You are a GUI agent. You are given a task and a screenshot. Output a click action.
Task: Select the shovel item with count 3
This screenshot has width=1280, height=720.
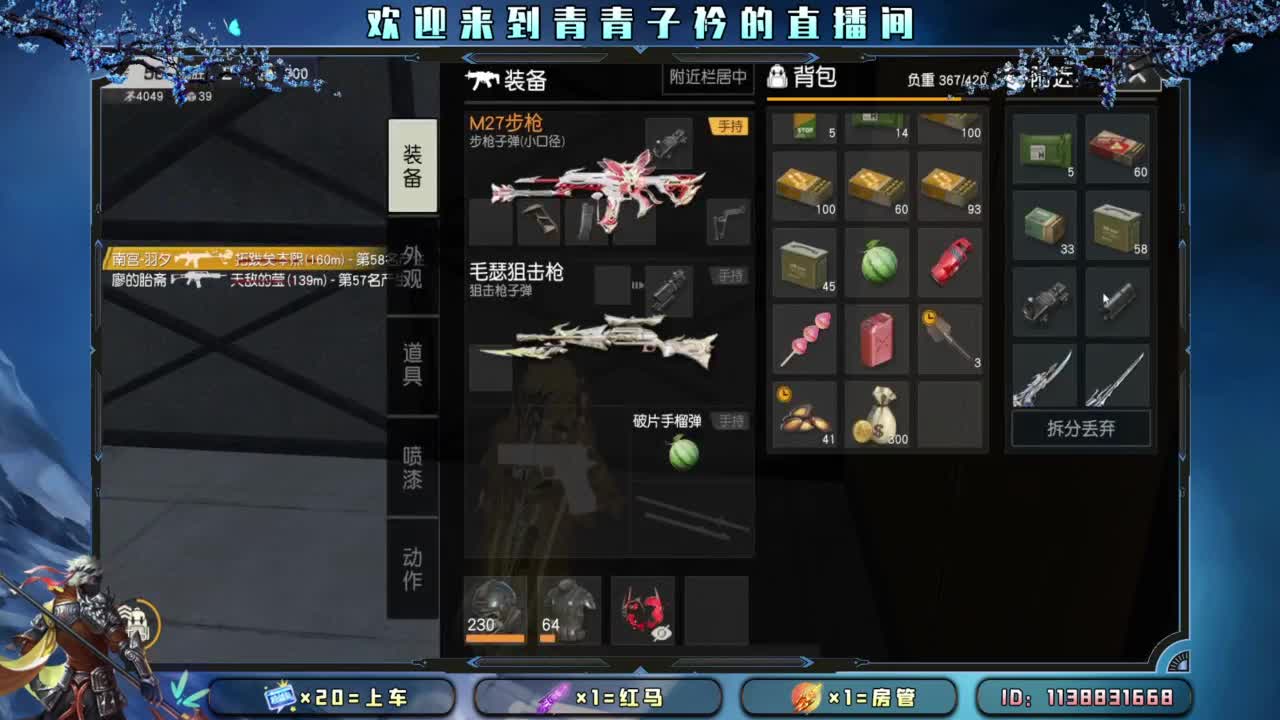click(x=950, y=338)
